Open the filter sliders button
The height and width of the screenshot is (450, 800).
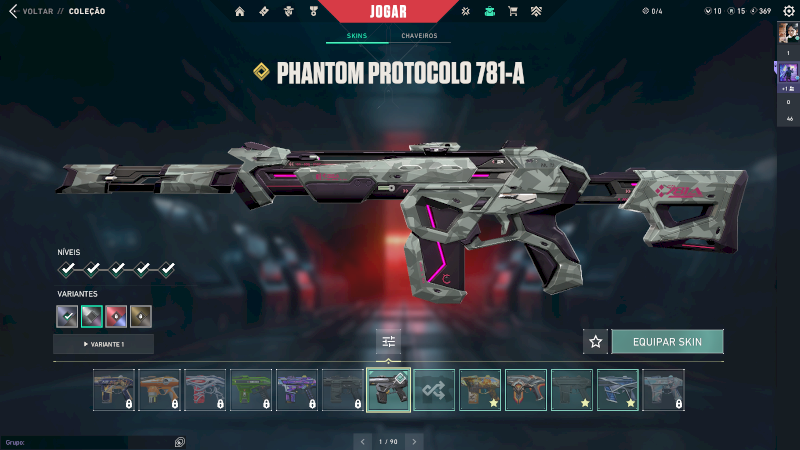click(389, 342)
